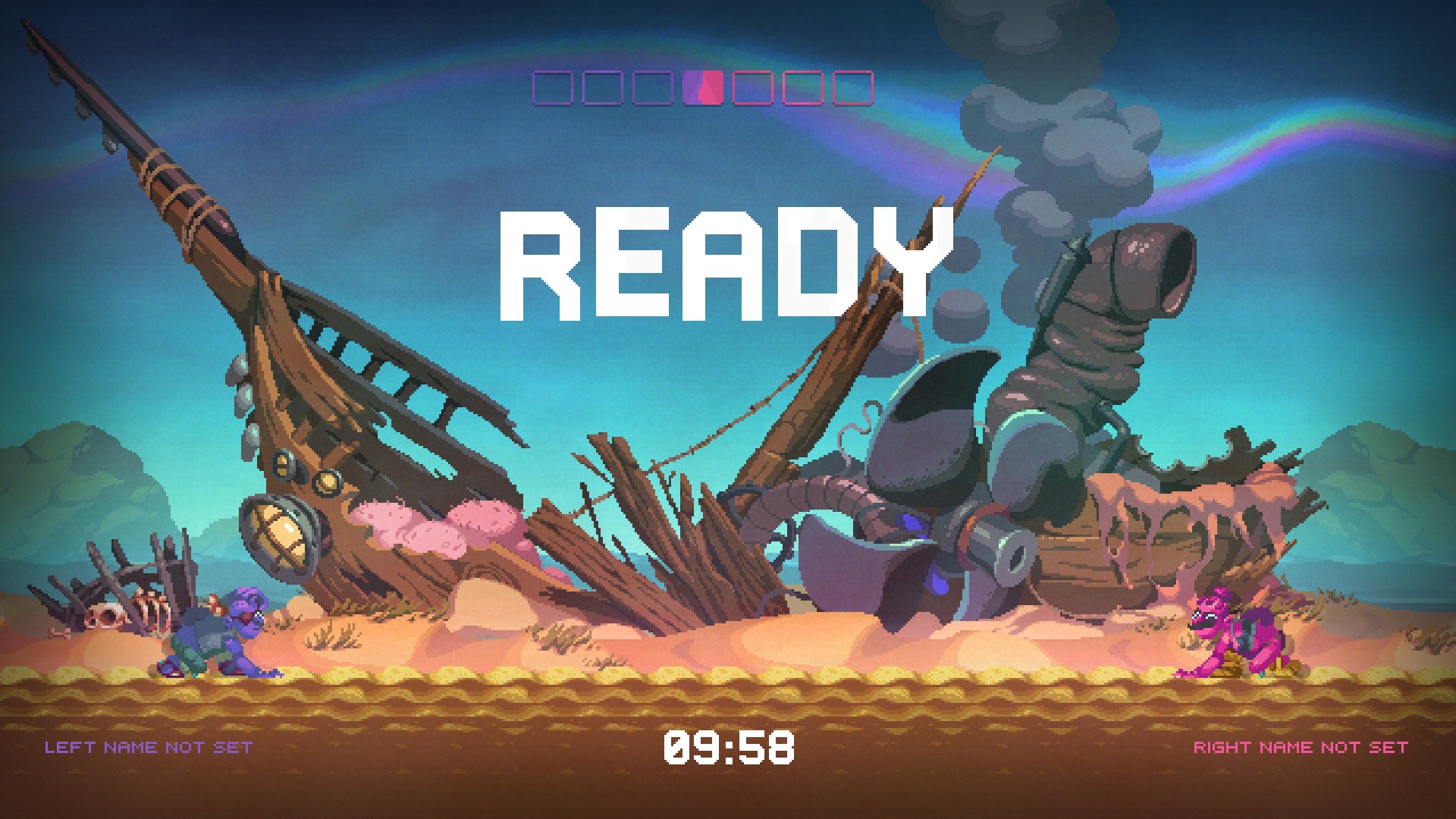
Task: Select the rightmost round indicator square
Action: pyautogui.click(x=852, y=86)
